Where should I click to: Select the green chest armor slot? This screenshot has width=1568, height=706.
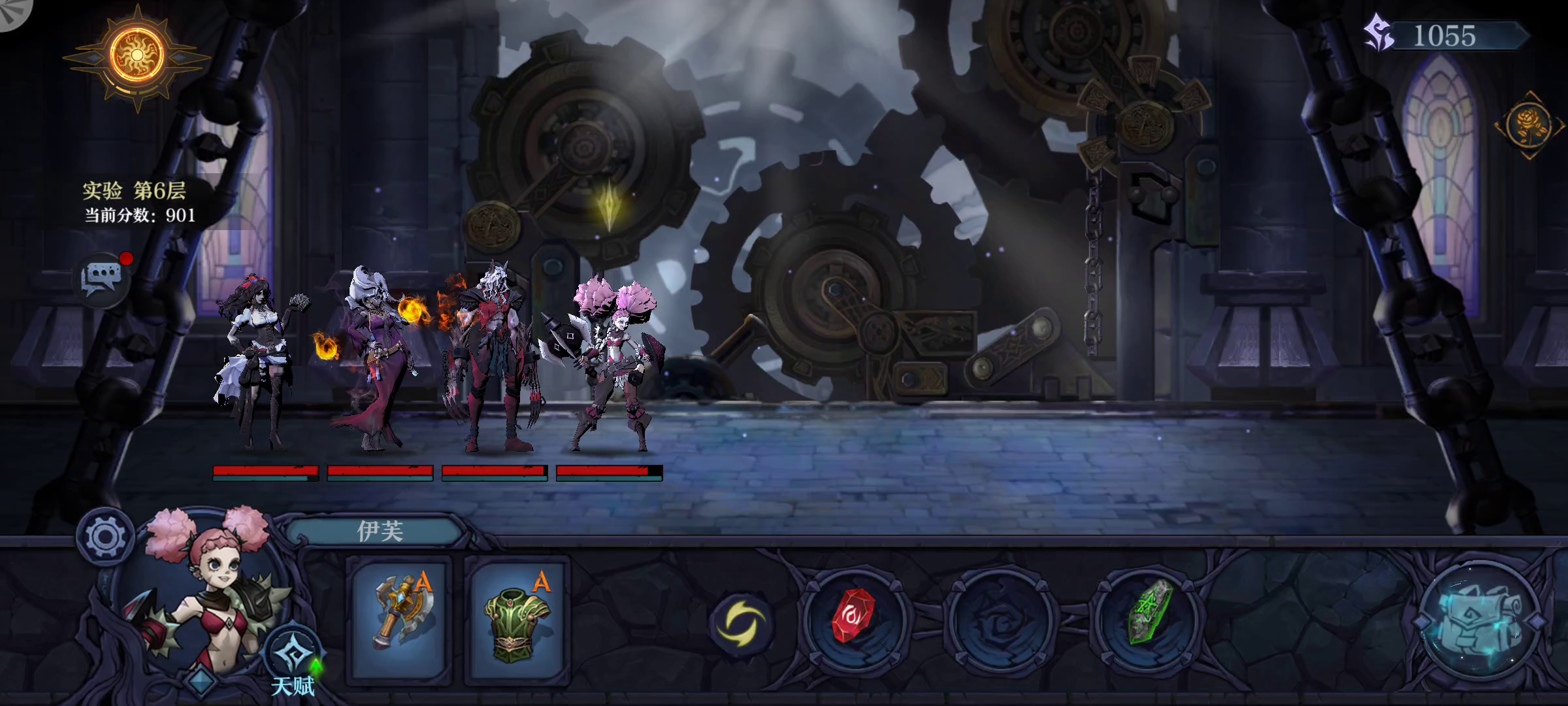click(x=517, y=618)
